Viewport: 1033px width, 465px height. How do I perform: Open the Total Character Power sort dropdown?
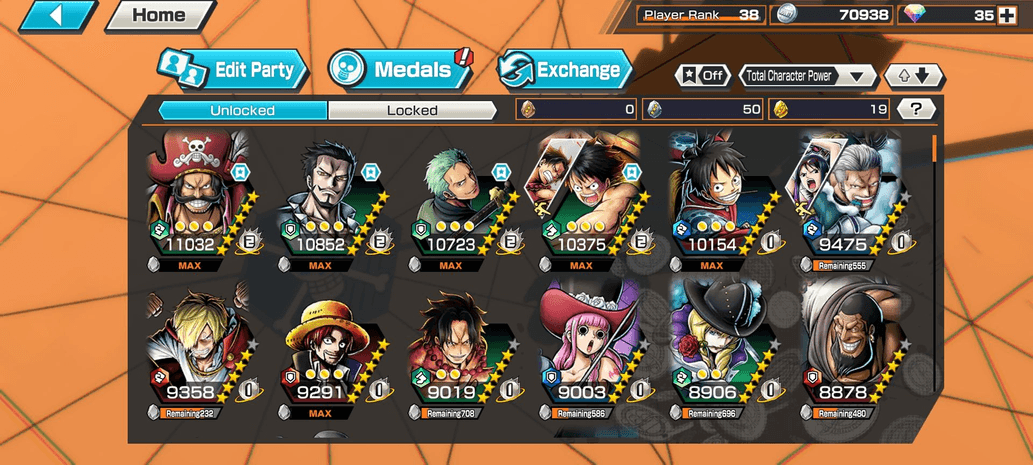[807, 76]
